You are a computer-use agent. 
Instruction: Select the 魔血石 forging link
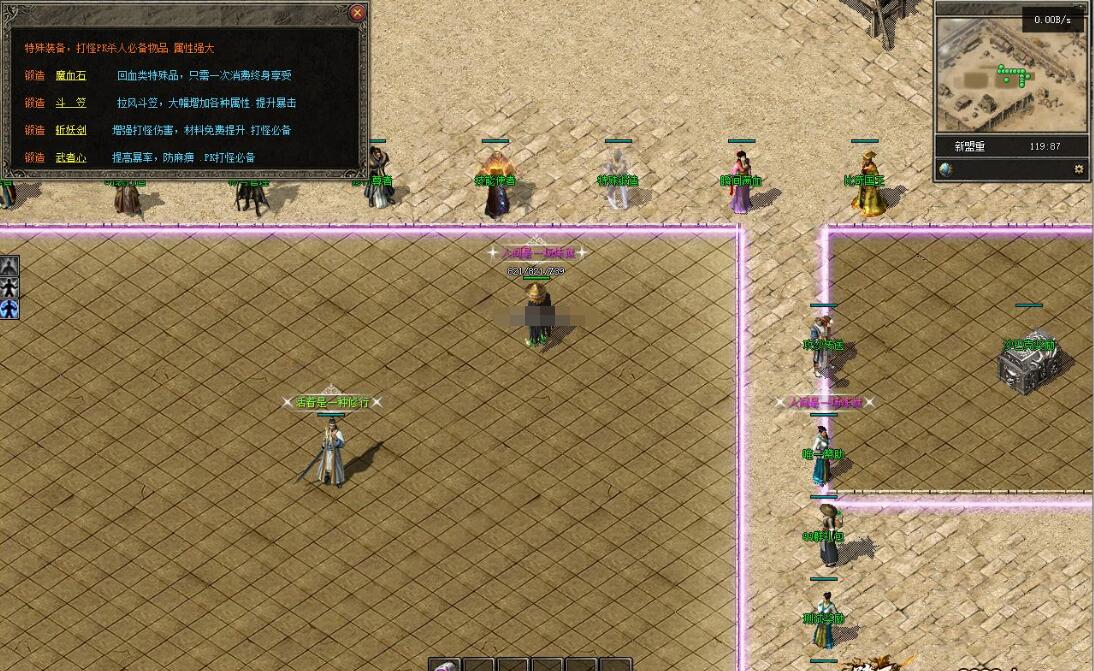[70, 76]
